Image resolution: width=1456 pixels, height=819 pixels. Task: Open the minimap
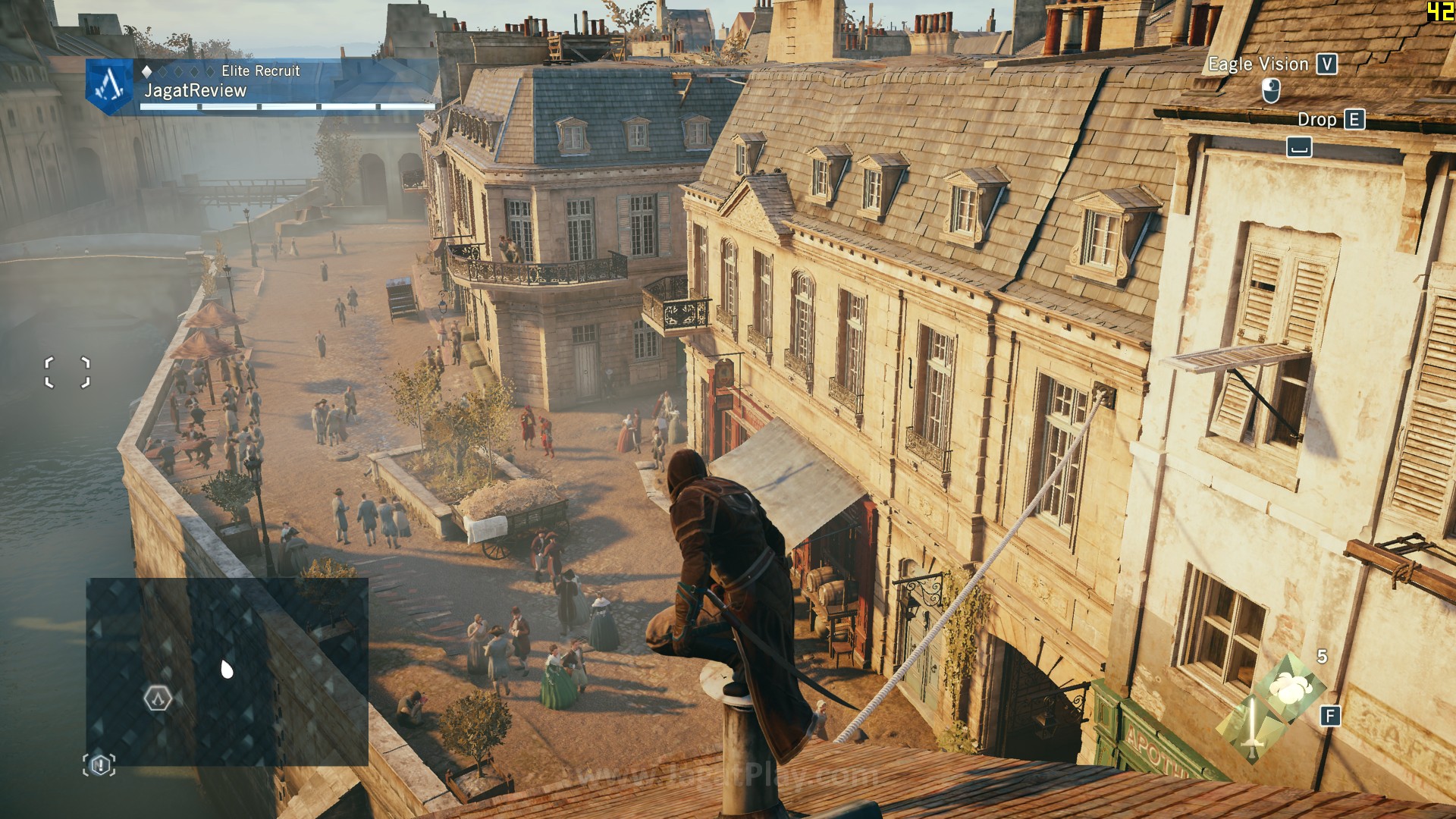(x=227, y=671)
